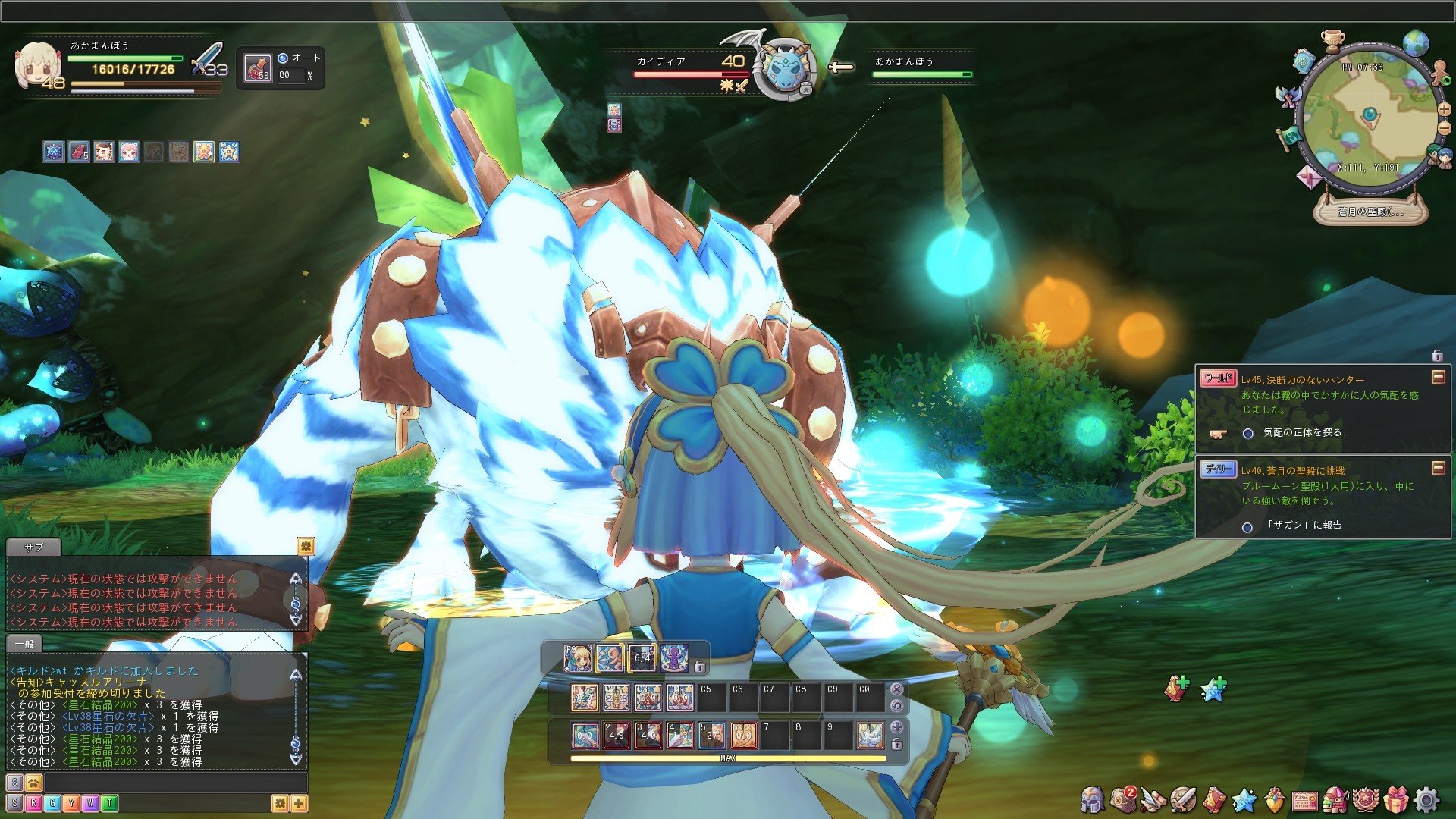Zoom in the minimap with the plus button
Image resolution: width=1456 pixels, height=819 pixels.
coord(1443,109)
